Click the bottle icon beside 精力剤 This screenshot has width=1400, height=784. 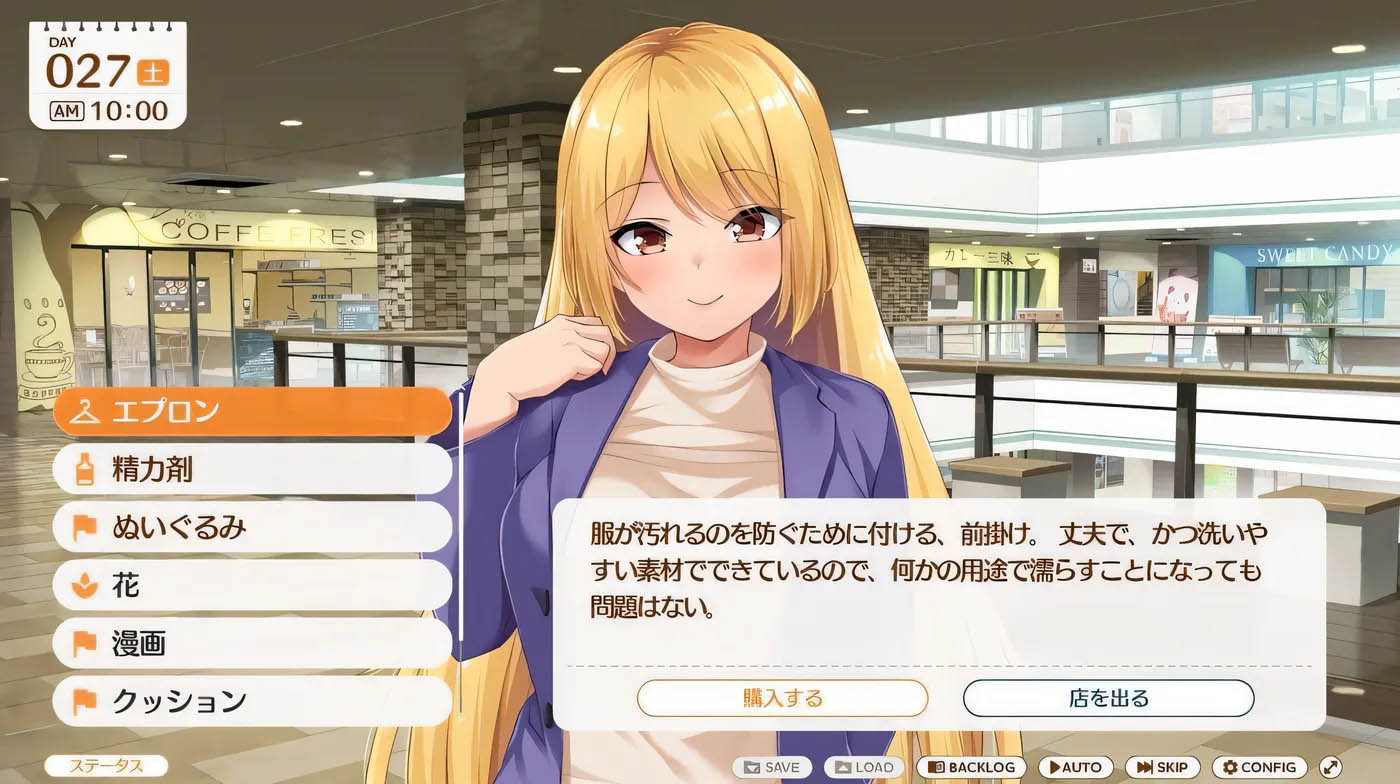84,467
